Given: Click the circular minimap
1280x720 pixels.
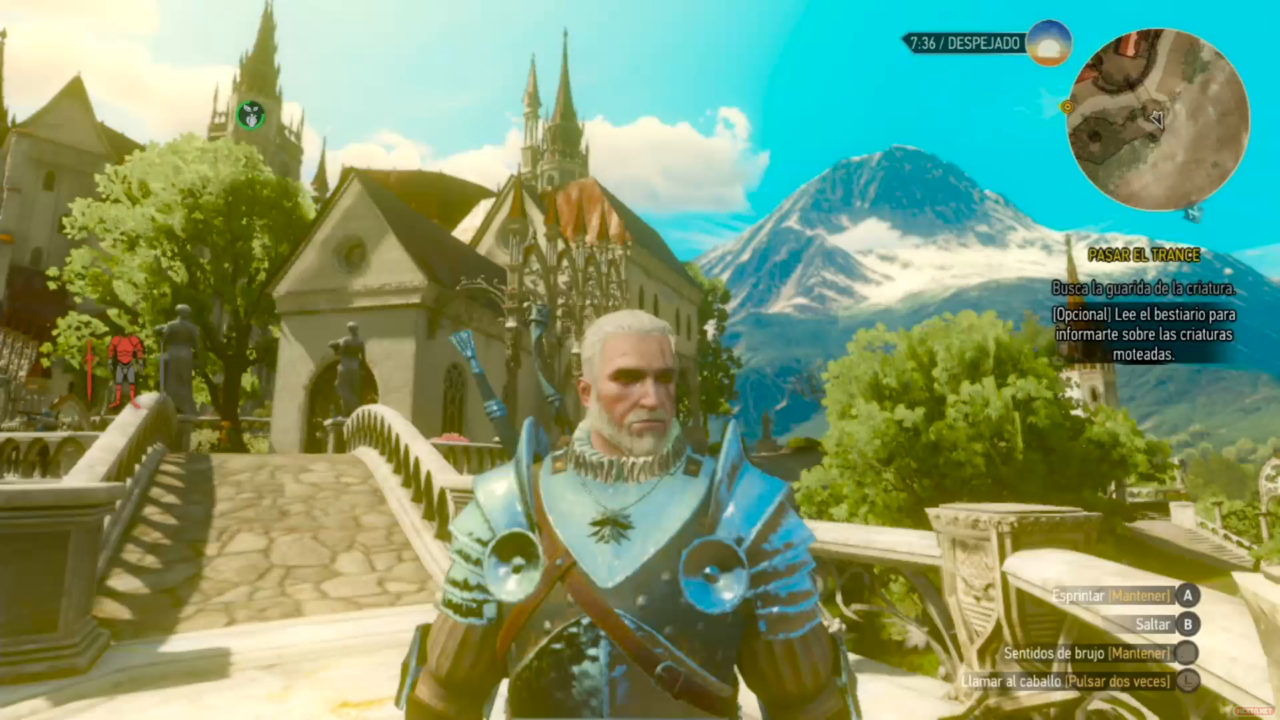Looking at the screenshot, I should coord(1158,119).
